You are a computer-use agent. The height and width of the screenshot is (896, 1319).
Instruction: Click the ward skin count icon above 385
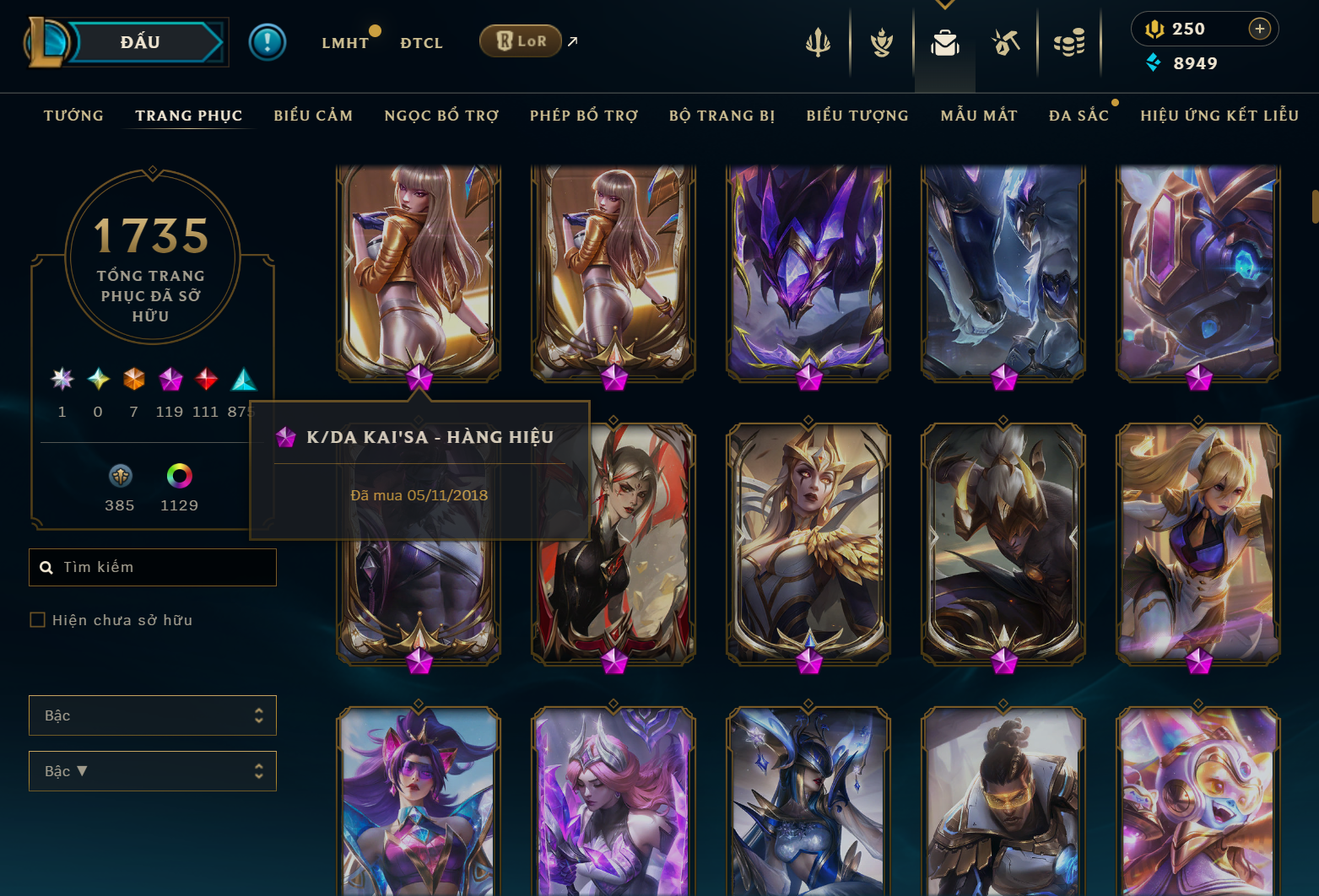tap(119, 476)
